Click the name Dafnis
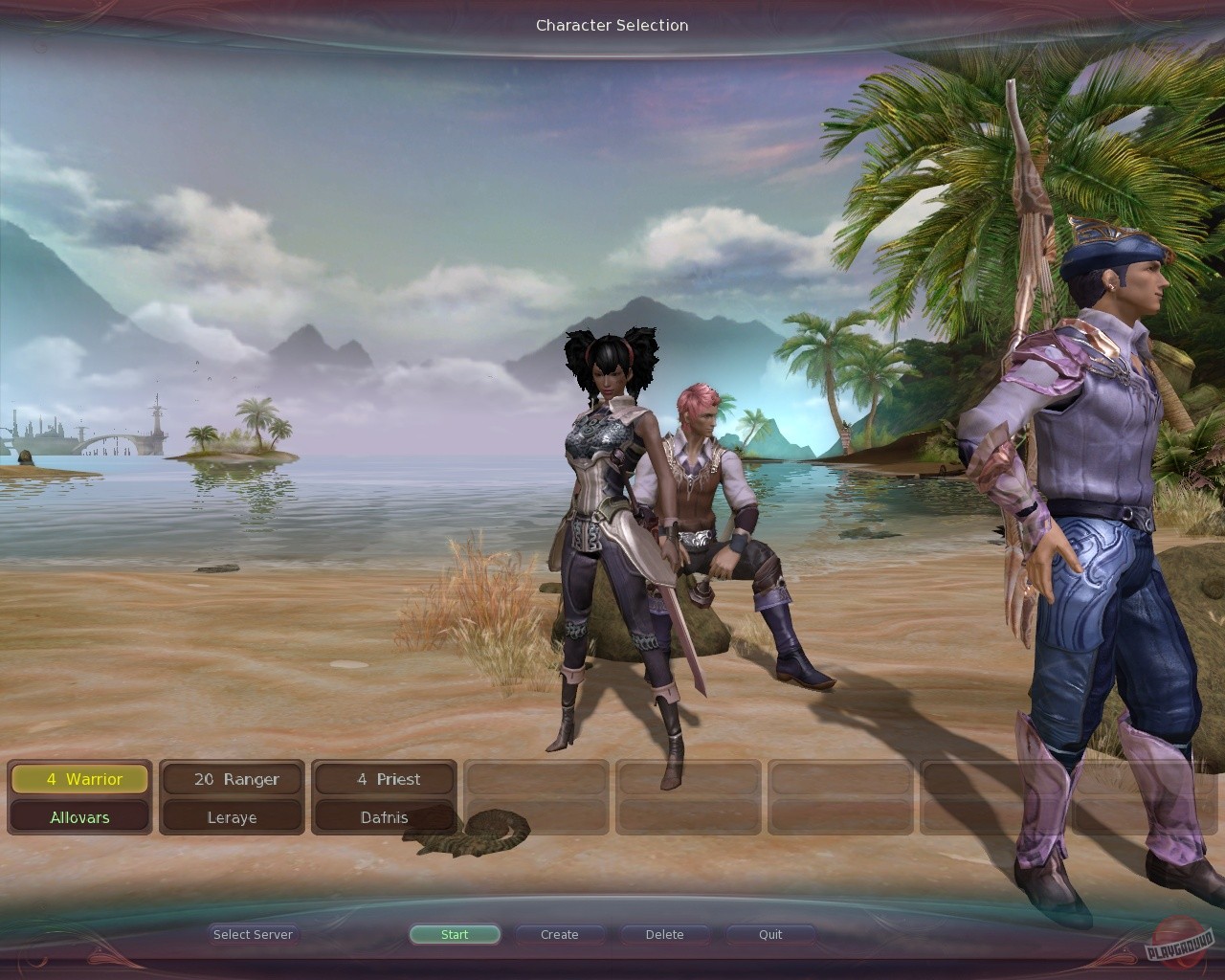This screenshot has height=980, width=1225. [x=384, y=817]
